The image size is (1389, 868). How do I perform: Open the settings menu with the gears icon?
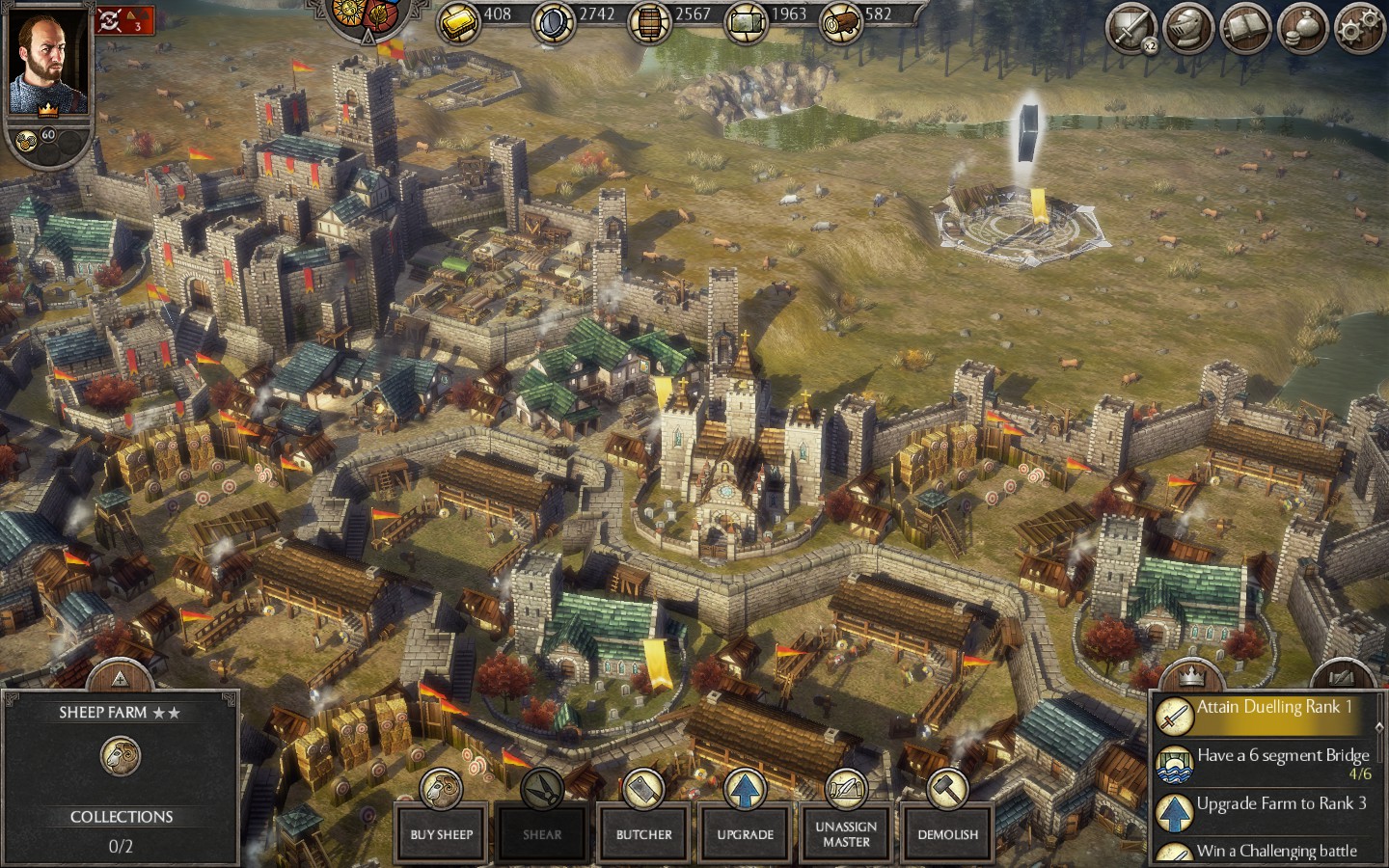[x=1354, y=28]
